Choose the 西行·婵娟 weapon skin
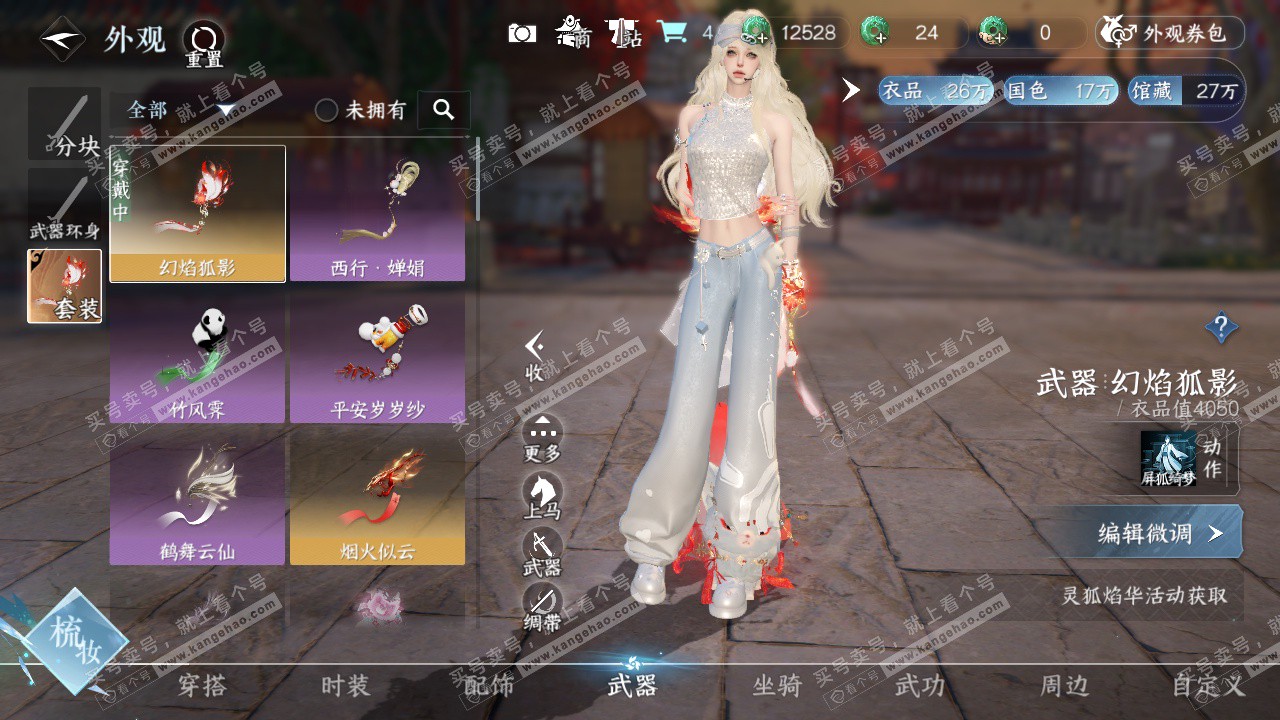 pos(377,214)
